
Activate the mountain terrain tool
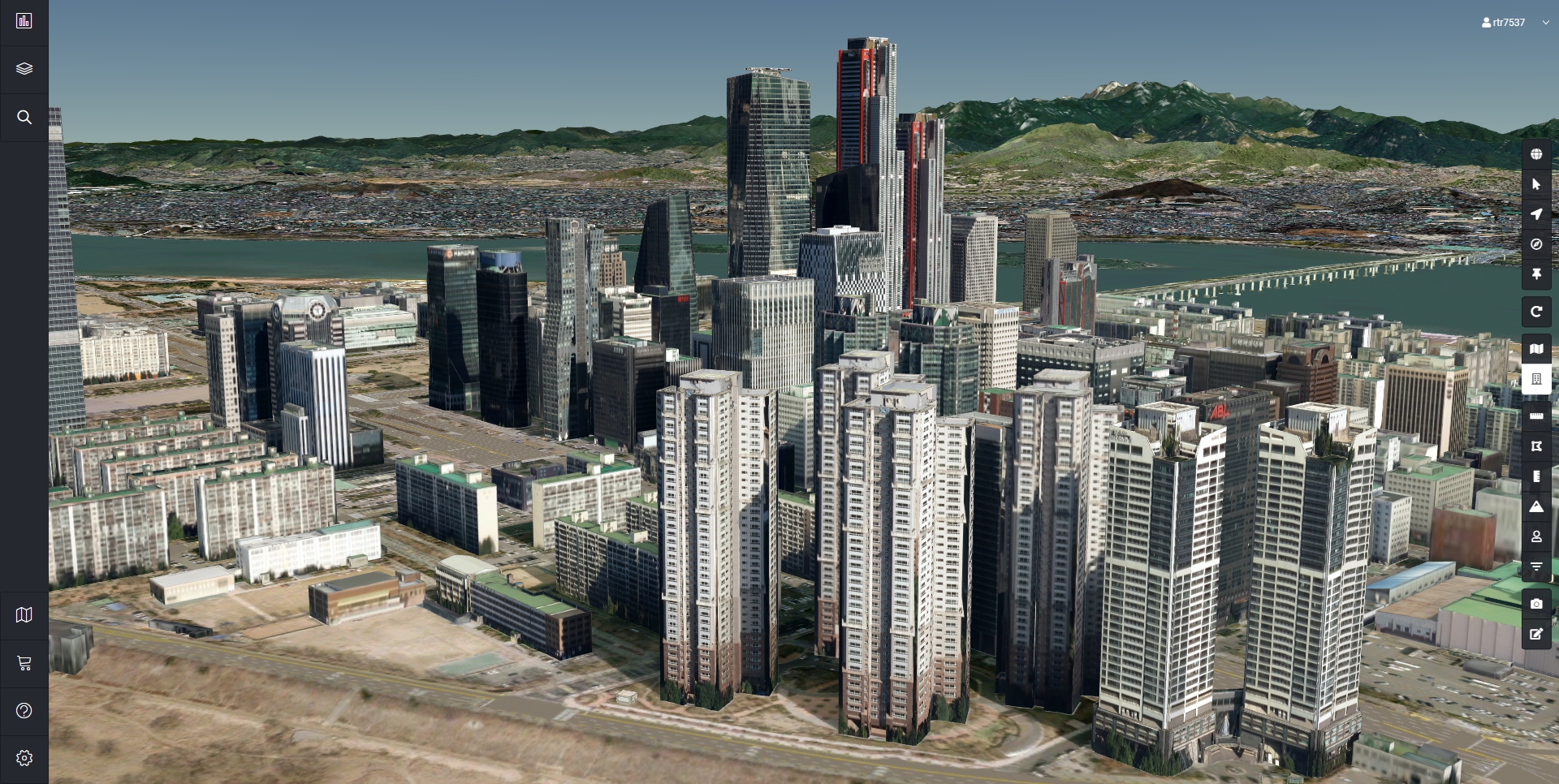click(1536, 506)
